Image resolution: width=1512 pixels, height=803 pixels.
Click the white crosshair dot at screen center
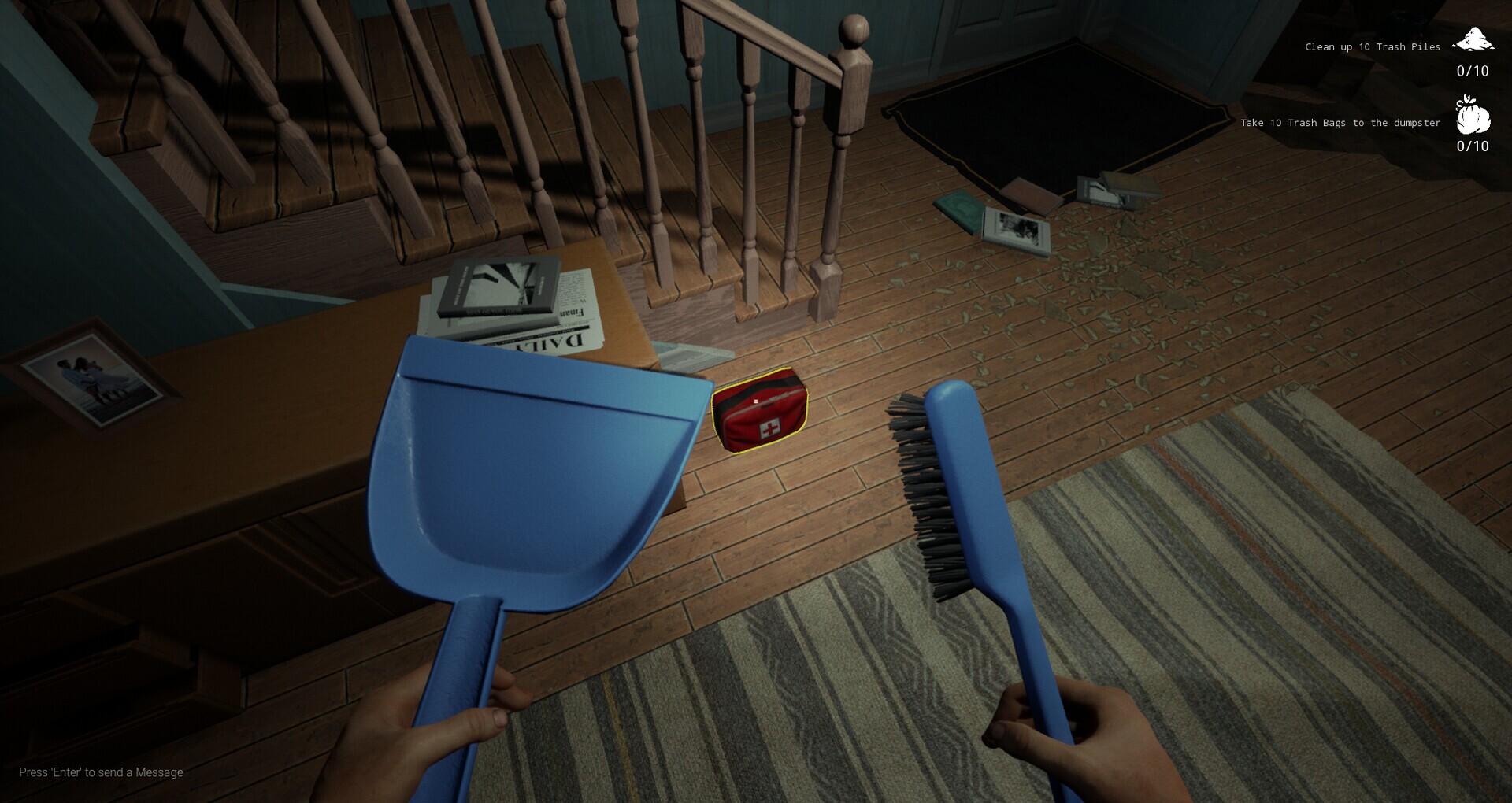[x=755, y=402]
